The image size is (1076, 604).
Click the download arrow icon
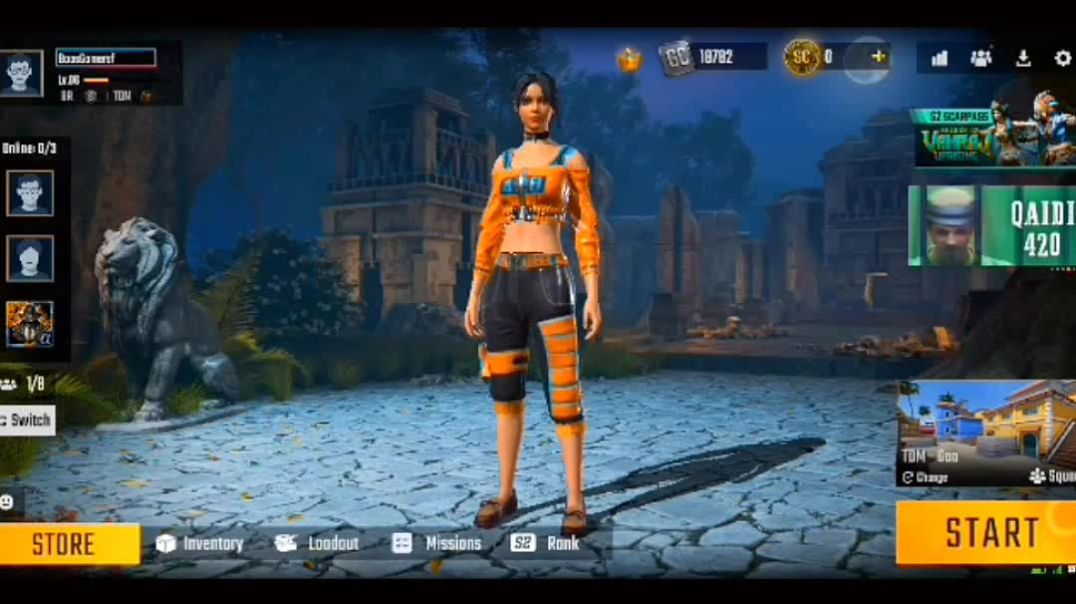[1022, 58]
